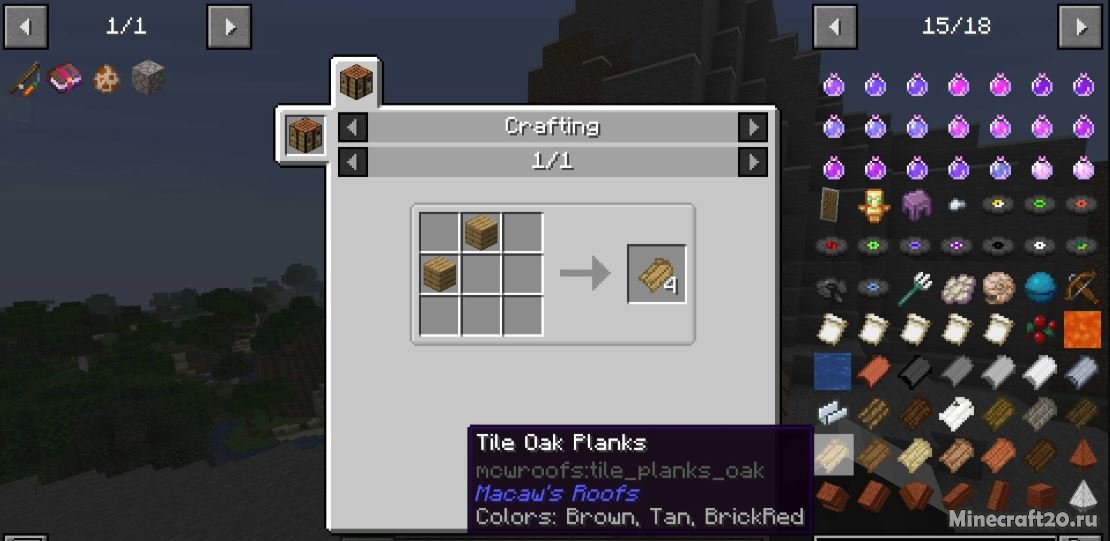Choose the trident in the item list
The height and width of the screenshot is (541, 1110).
915,288
